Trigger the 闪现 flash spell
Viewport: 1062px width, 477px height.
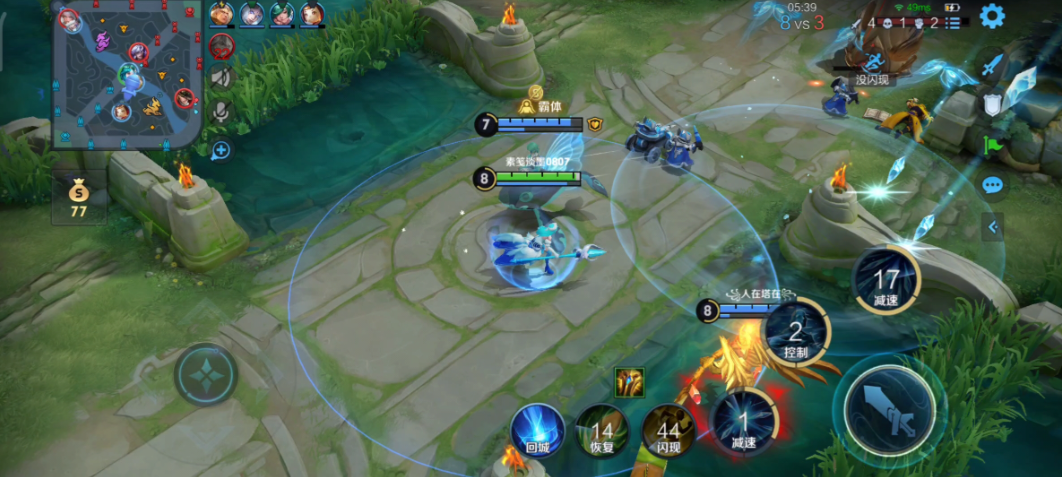(668, 432)
